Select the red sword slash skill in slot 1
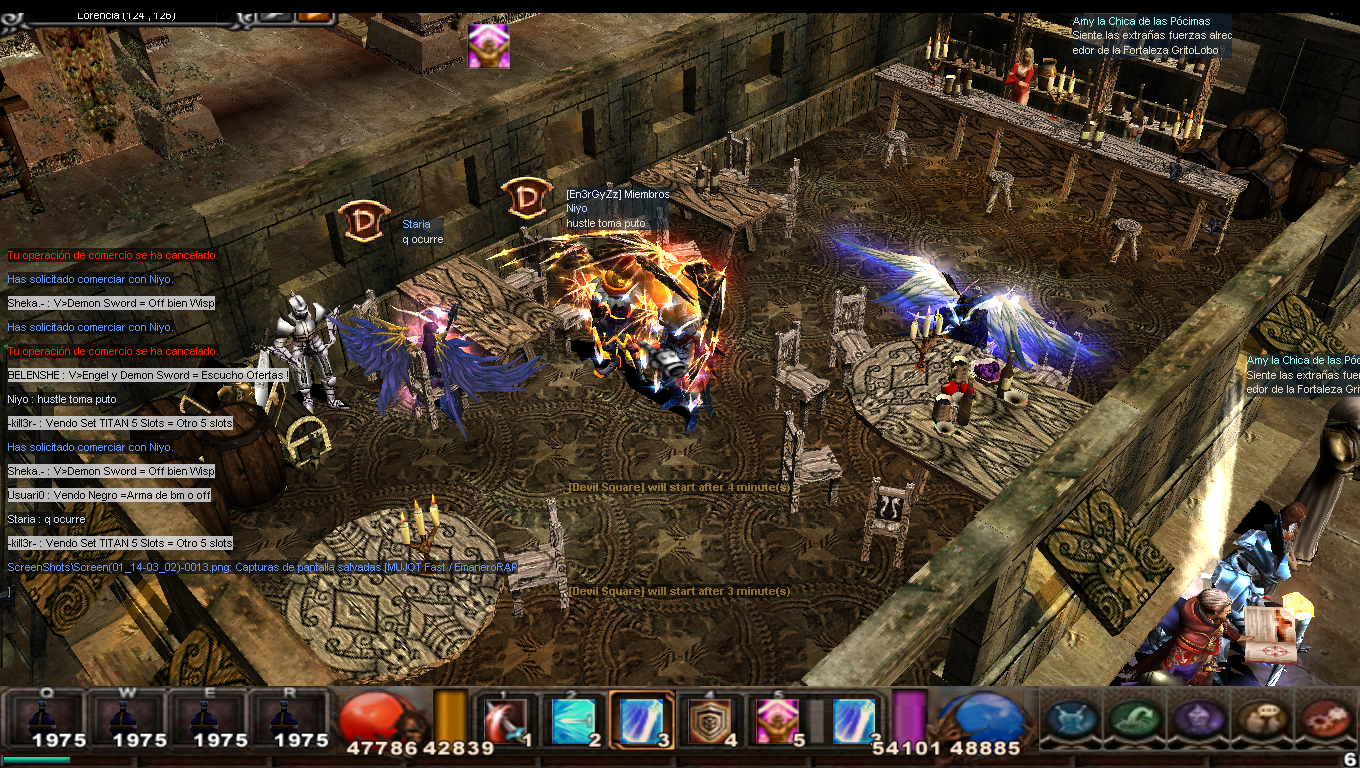1360x768 pixels. tap(505, 720)
